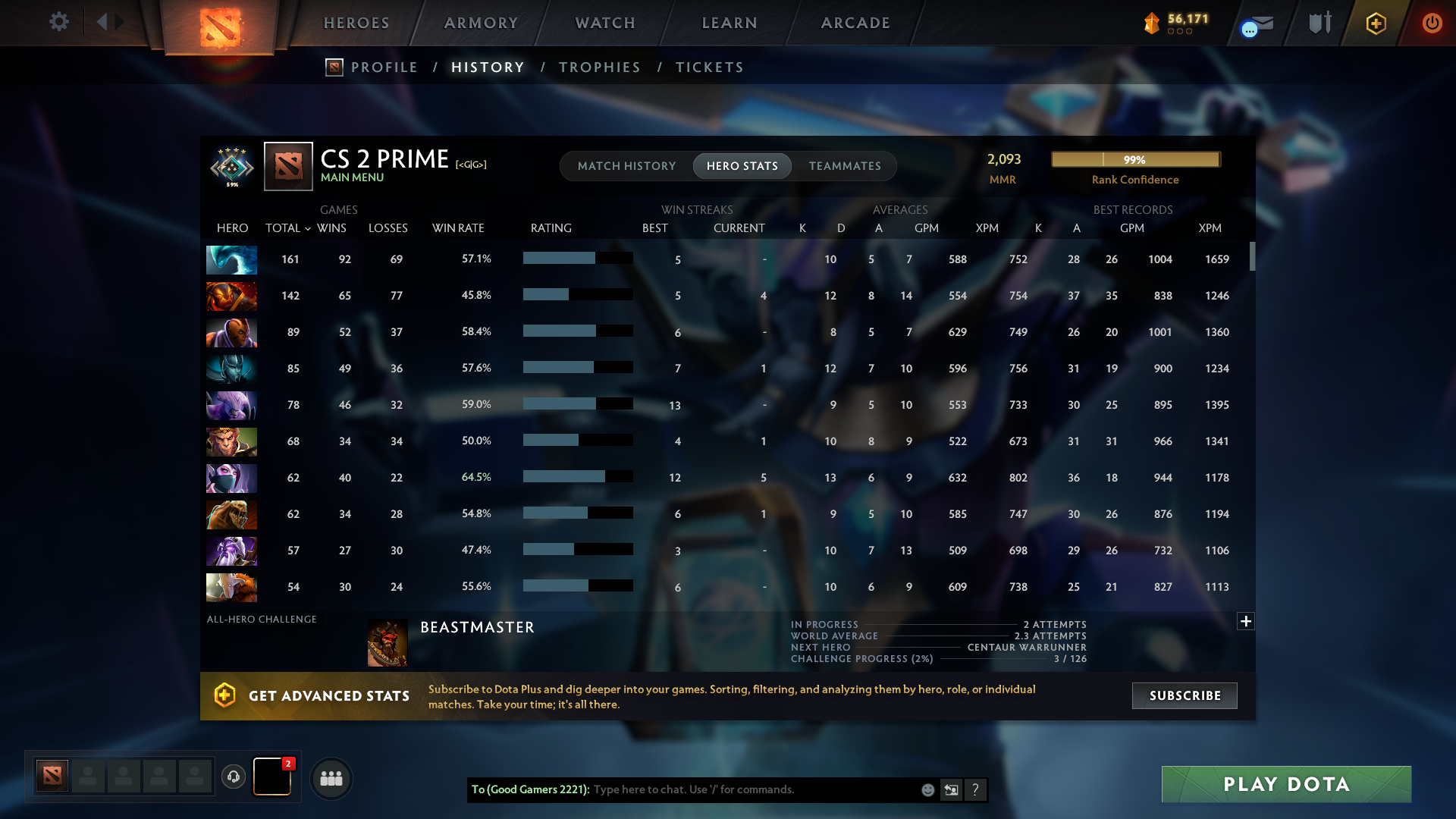Click the power button to exit
This screenshot has width=1456, height=819.
pos(1432,23)
